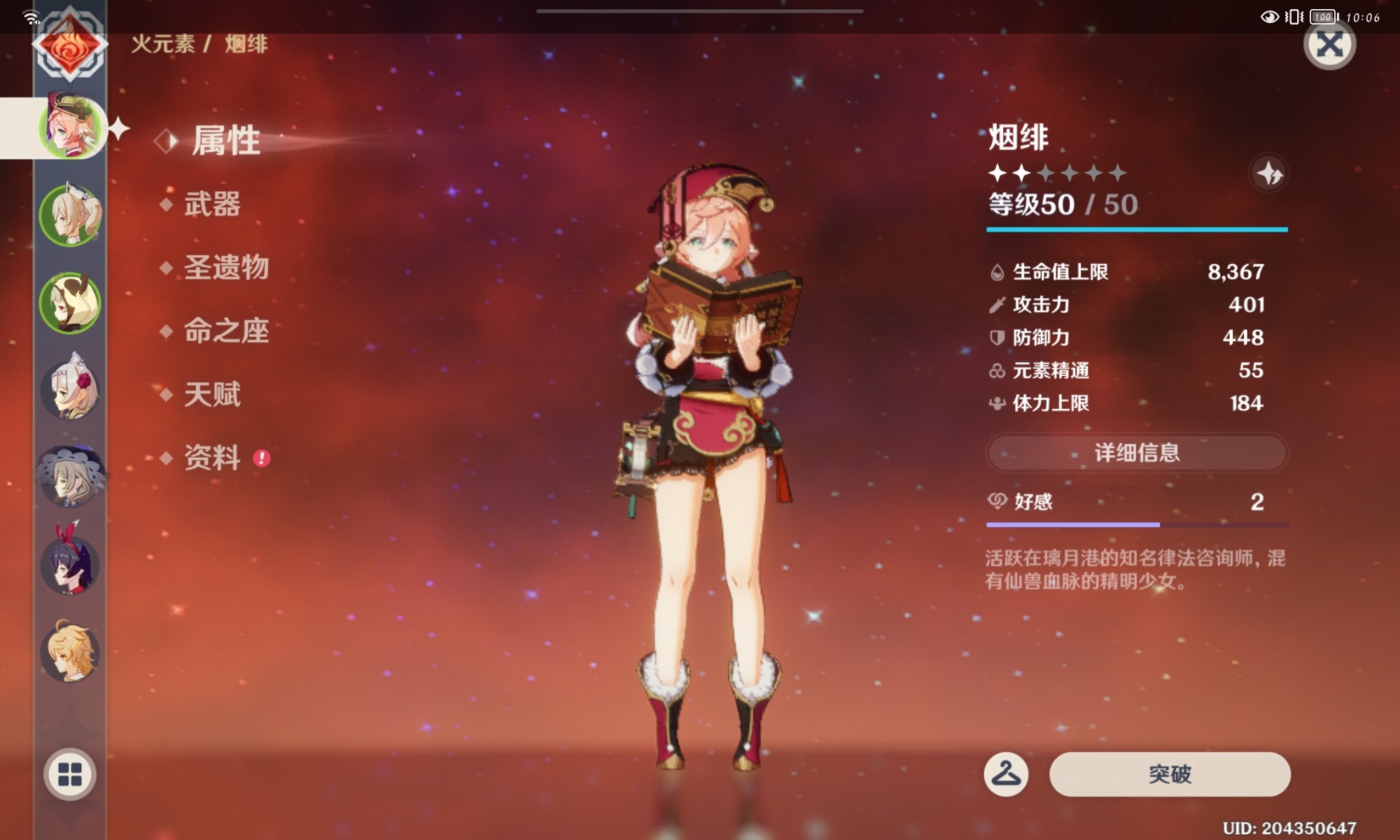Open the four-square grid button
Viewport: 1400px width, 840px height.
pos(70,774)
